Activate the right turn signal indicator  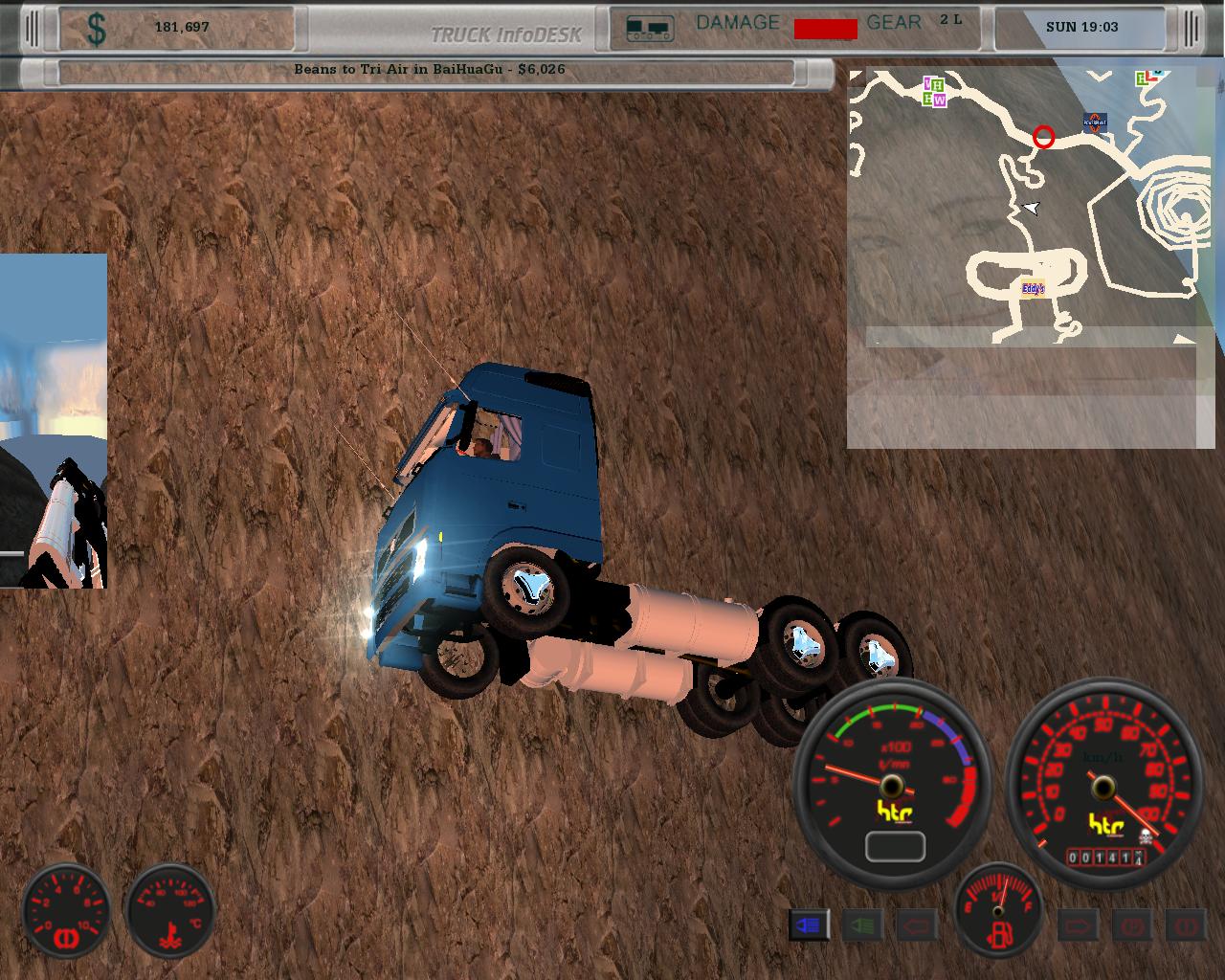[x=1078, y=925]
